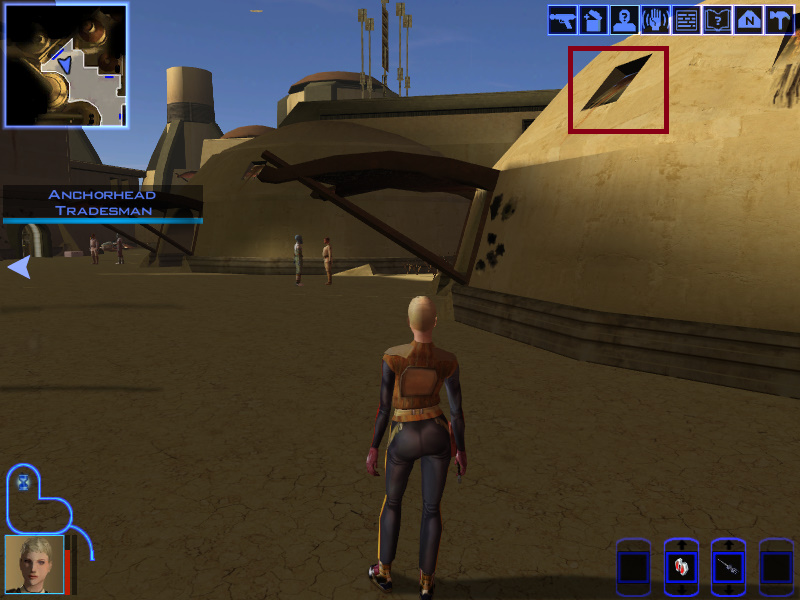Cycle spiked tool slot with its up arrow
This screenshot has height=600, width=800.
coord(728,546)
